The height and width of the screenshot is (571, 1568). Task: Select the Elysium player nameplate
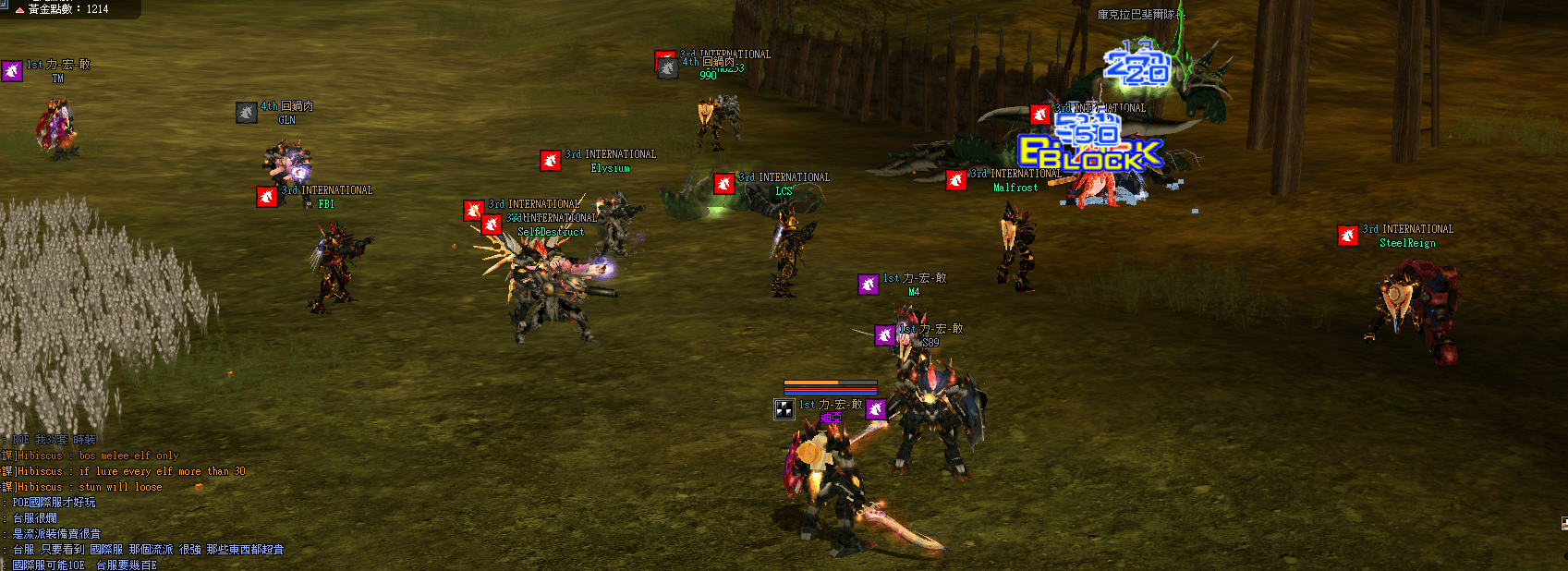point(610,168)
